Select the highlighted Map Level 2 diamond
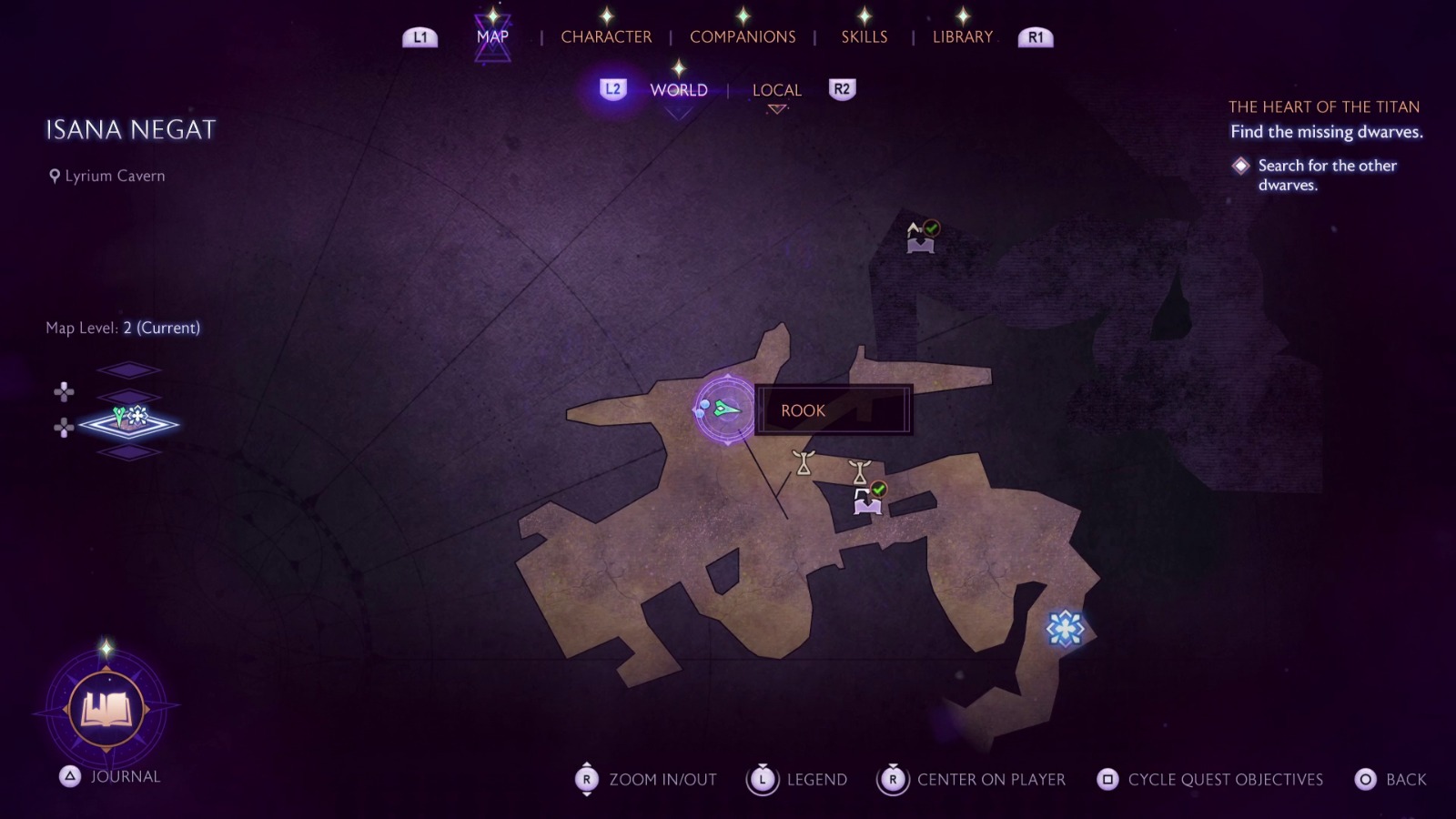The image size is (1456, 819). pyautogui.click(x=129, y=426)
